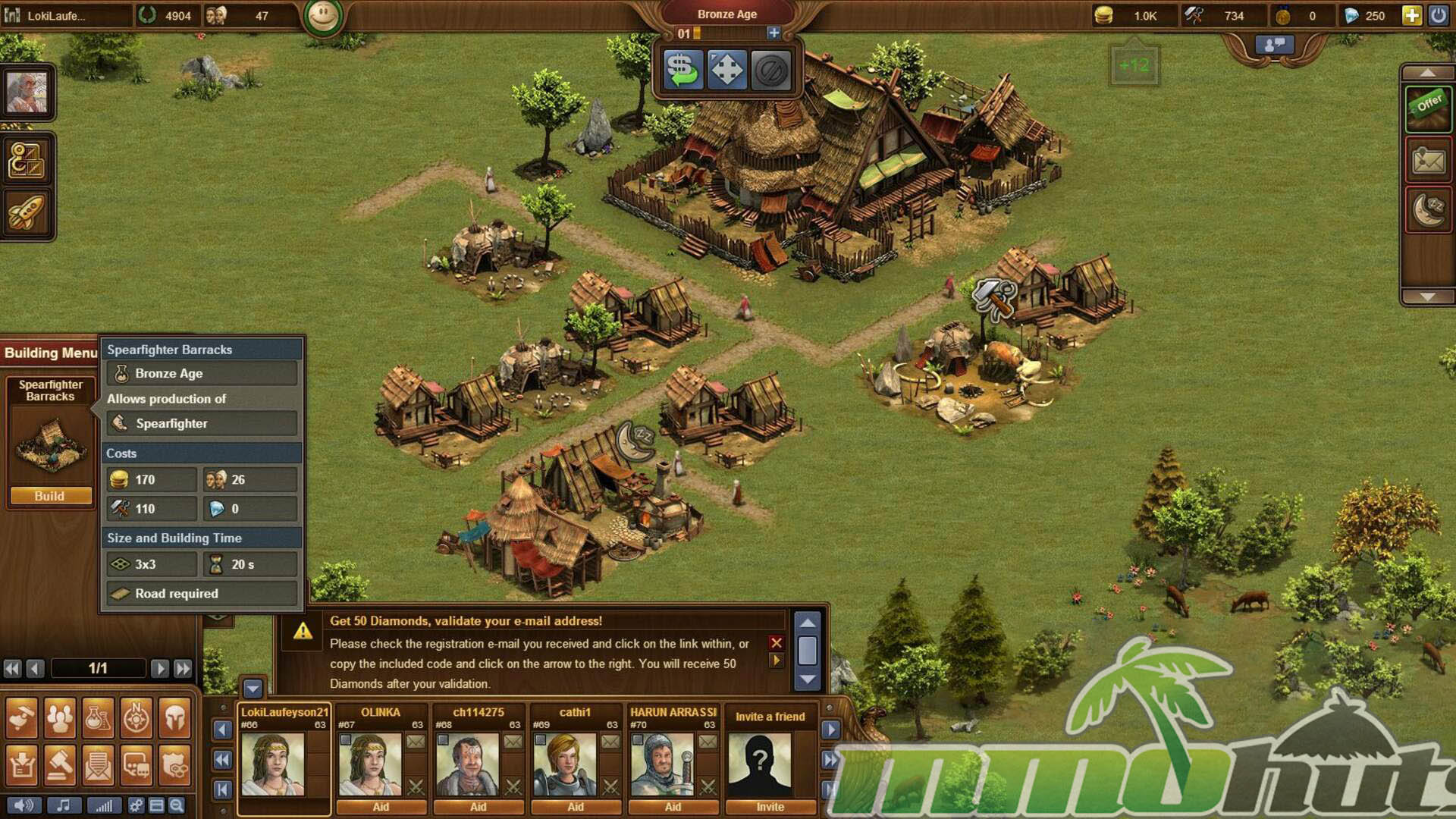Buy forge points with plus button
1456x819 pixels.
tap(773, 33)
